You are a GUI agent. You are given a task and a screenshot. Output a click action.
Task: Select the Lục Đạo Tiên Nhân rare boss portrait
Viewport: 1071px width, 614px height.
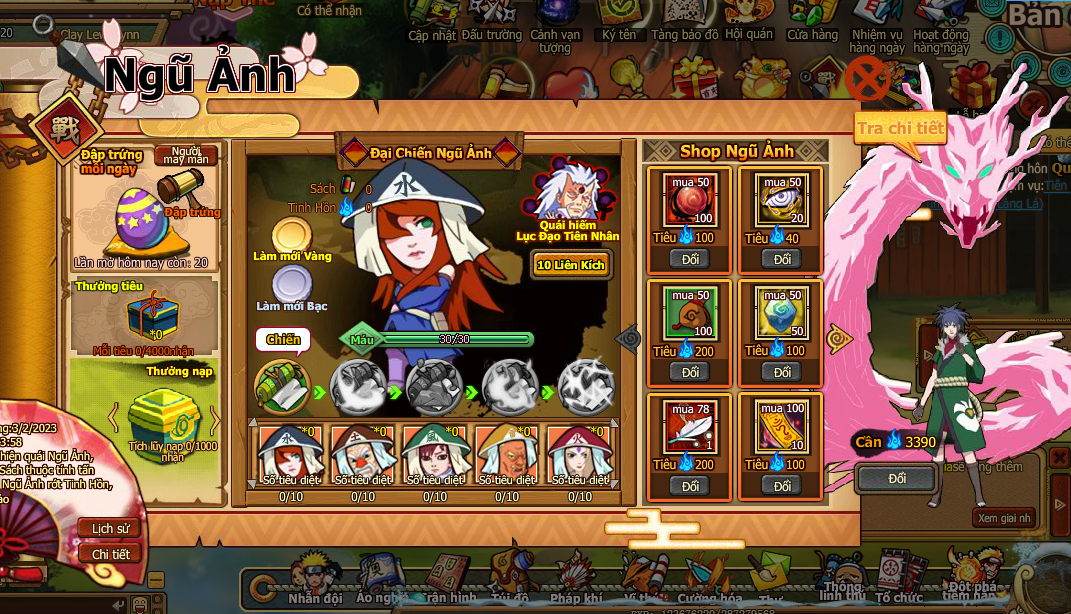pyautogui.click(x=567, y=190)
